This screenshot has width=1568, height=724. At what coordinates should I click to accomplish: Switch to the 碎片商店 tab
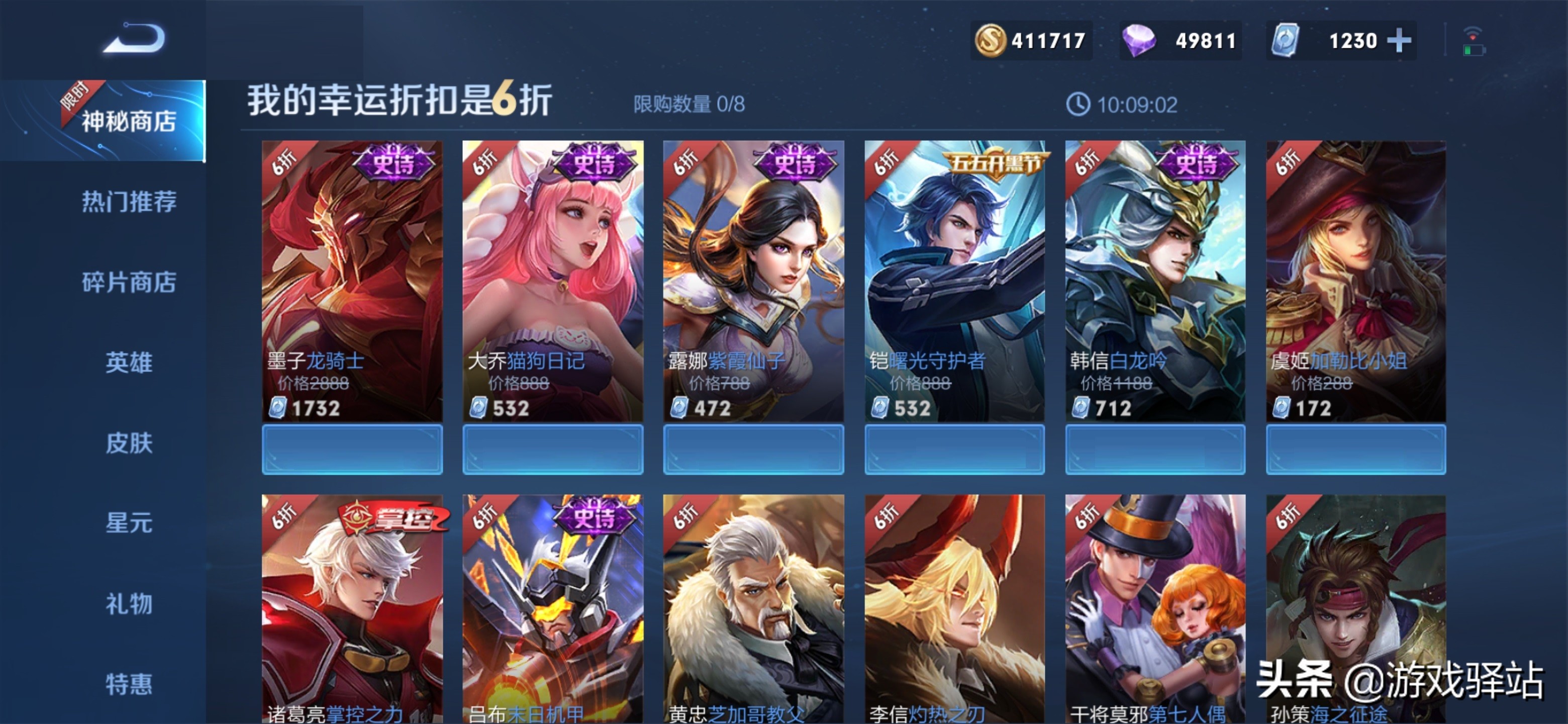129,283
